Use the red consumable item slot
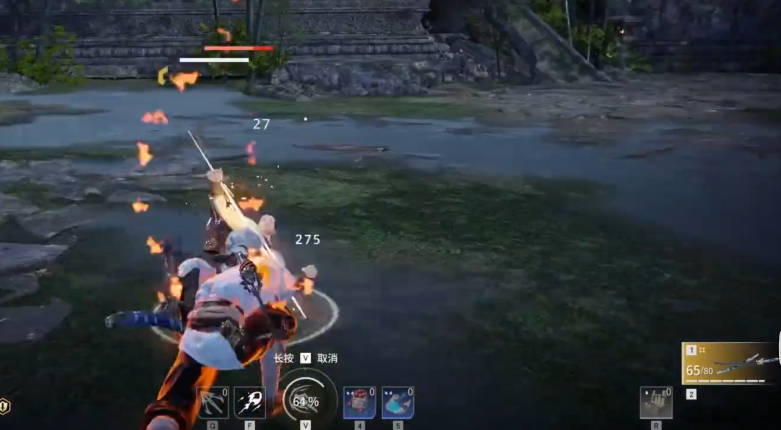The image size is (781, 430). (358, 402)
